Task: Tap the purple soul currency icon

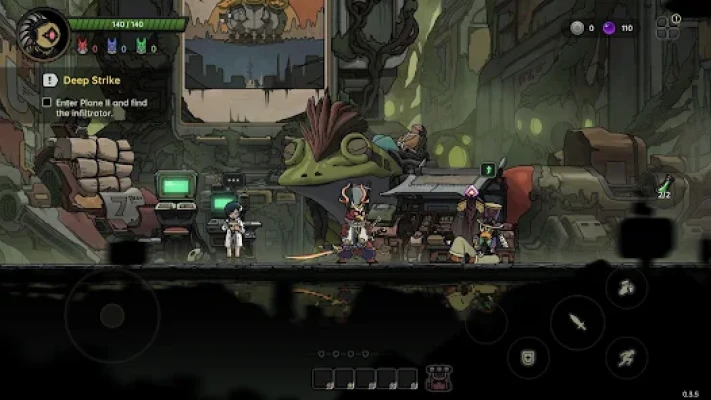Action: [x=609, y=28]
